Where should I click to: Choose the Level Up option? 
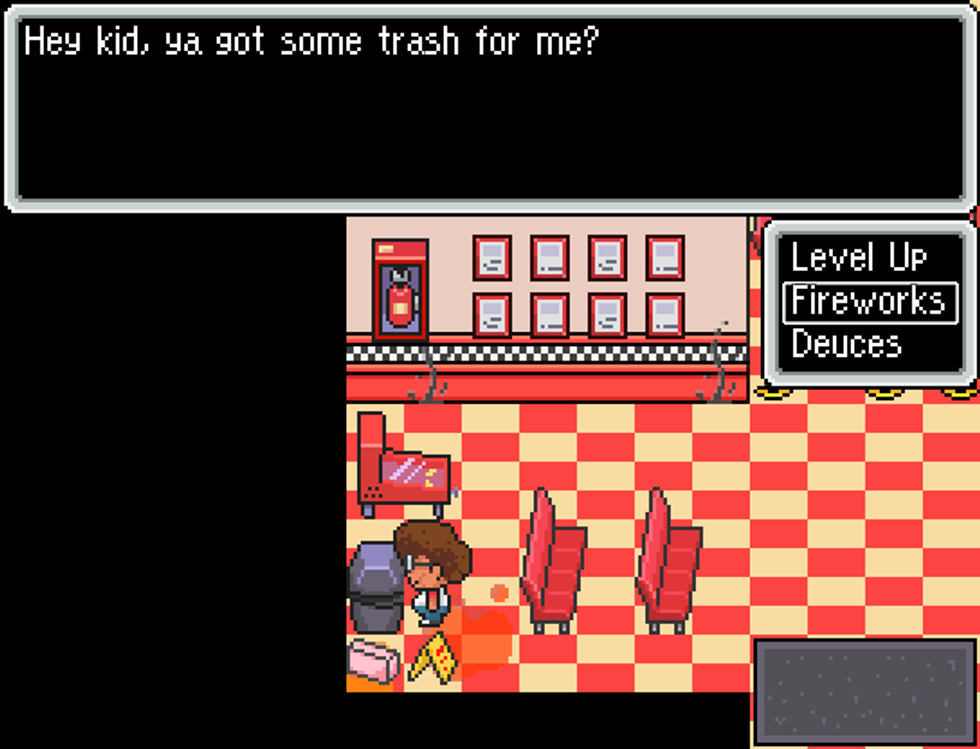click(x=858, y=258)
